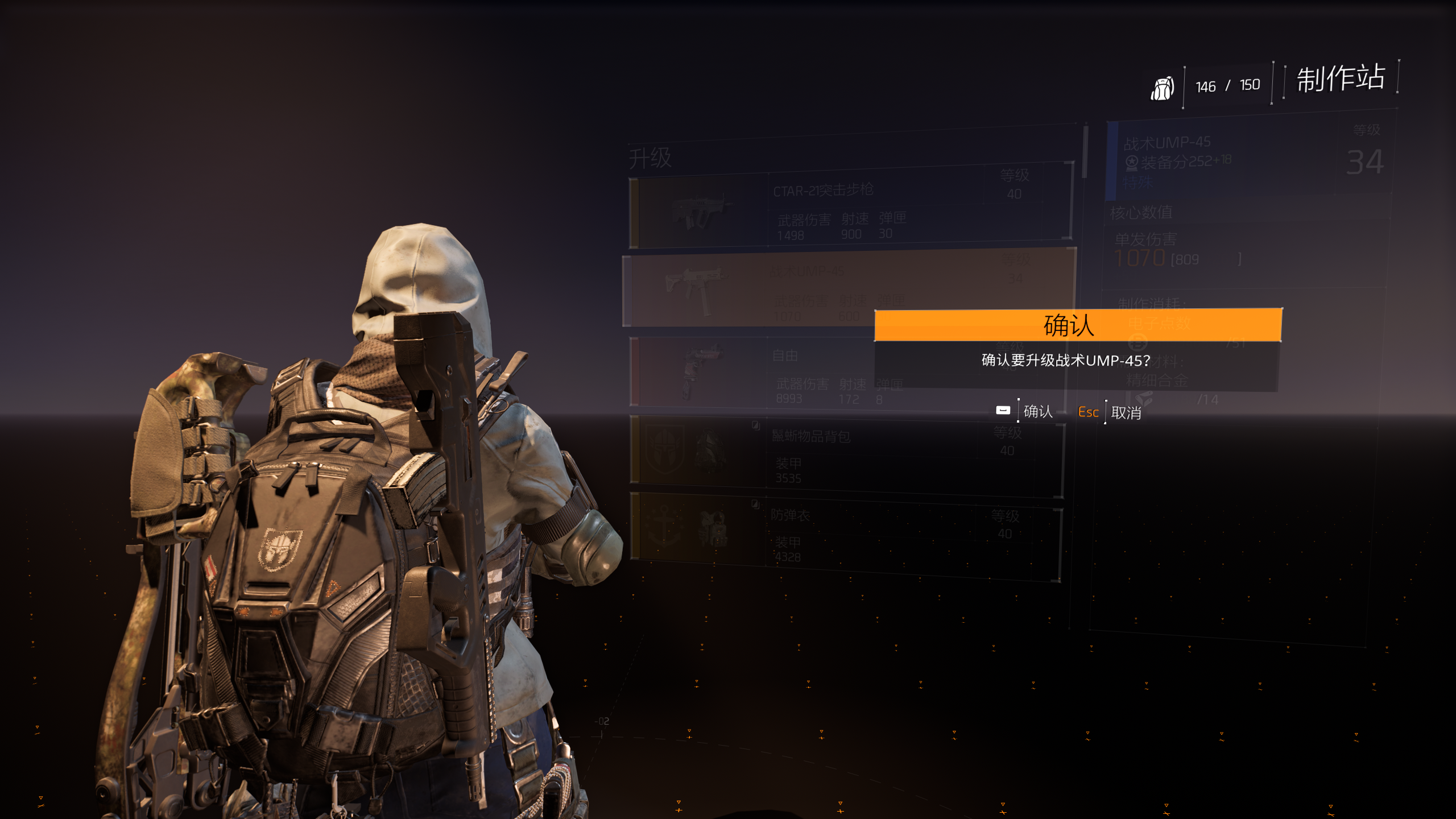Viewport: 1456px width, 819px height.
Task: Select the 自由 pistol upgrade row
Action: pyautogui.click(x=751, y=373)
